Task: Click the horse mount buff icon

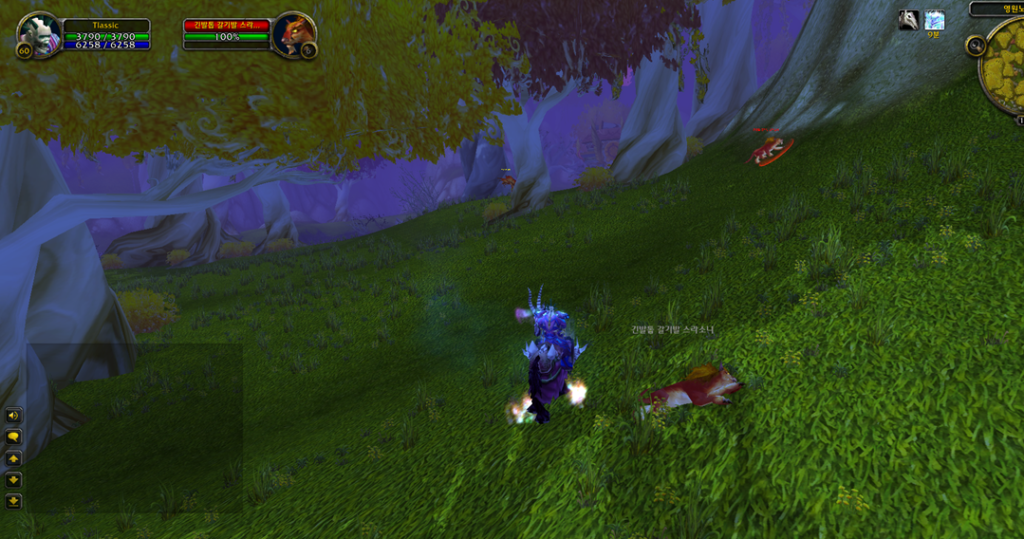Action: [x=908, y=20]
